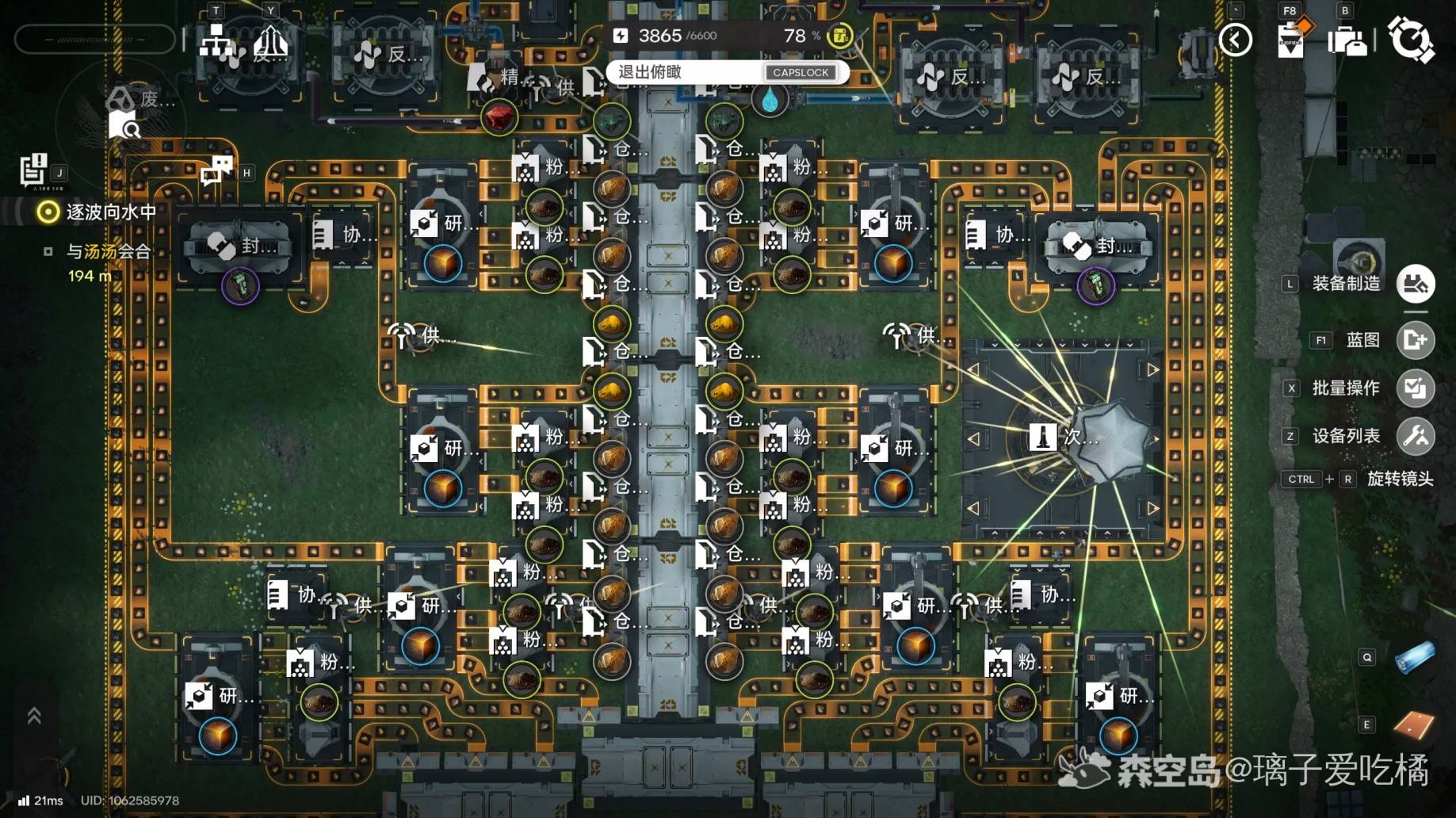Viewport: 1456px width, 818px height.
Task: Open 装备制造 equipment crafting
Action: click(1415, 284)
